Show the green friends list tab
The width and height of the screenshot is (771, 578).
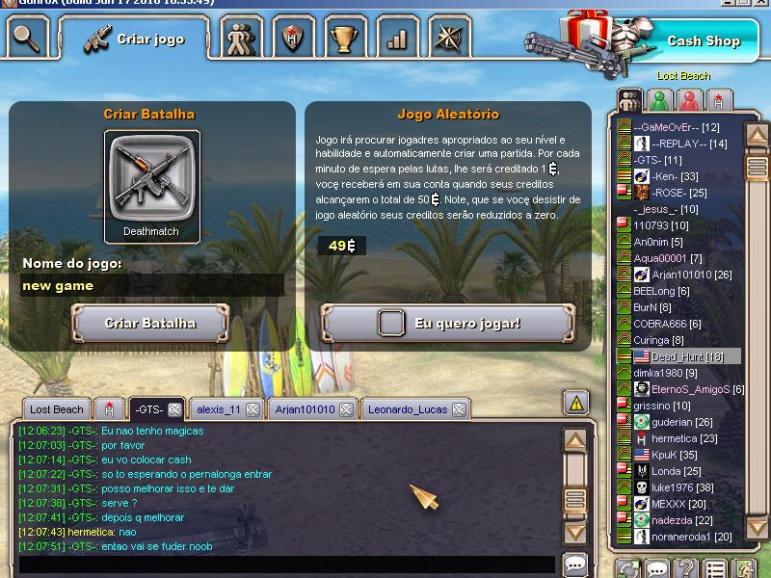click(x=659, y=100)
